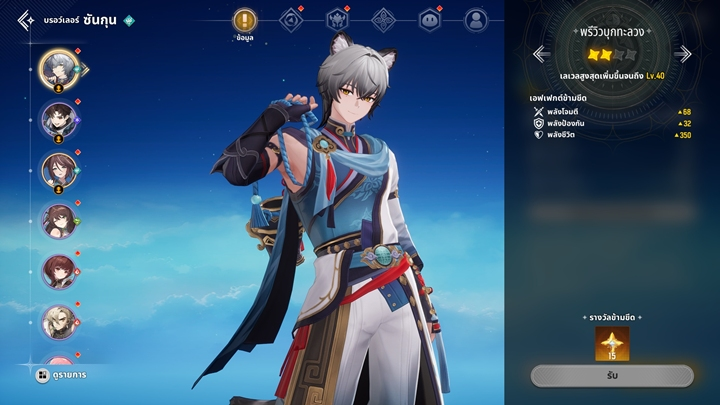Show the next breakthrough stage with right arrow

[x=684, y=54]
